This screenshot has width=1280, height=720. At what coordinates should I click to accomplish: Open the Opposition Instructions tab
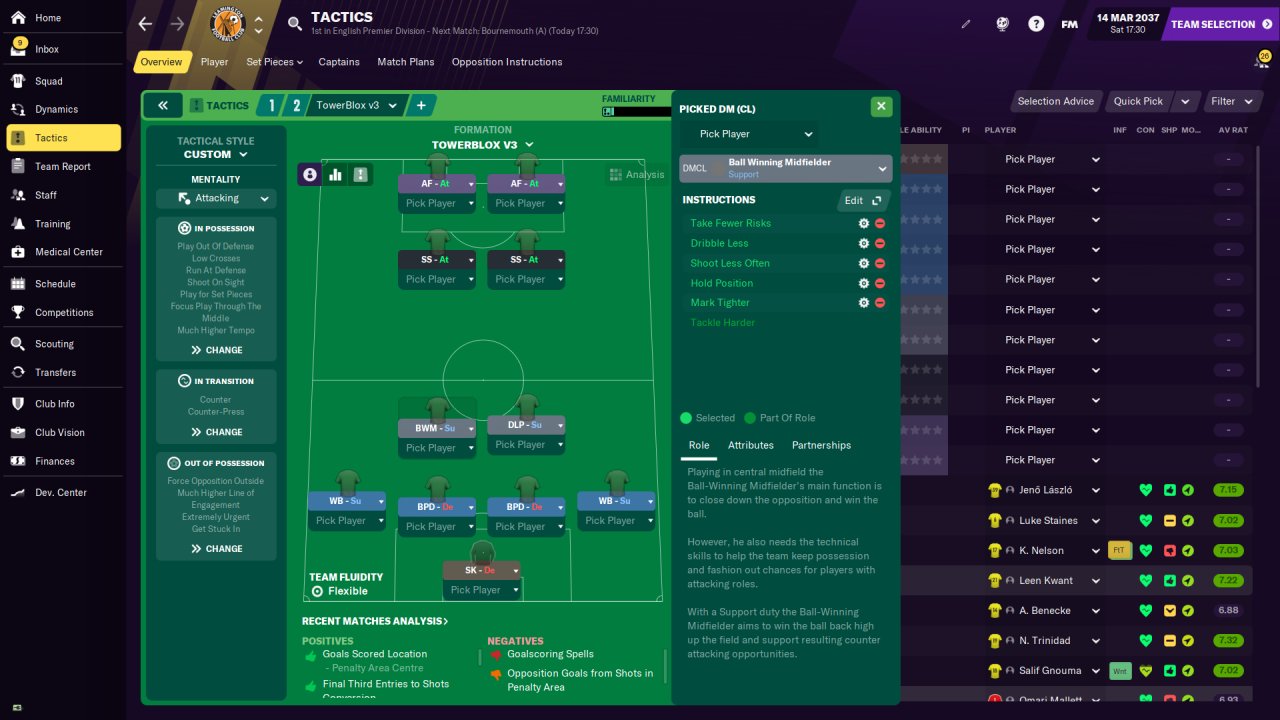click(507, 62)
